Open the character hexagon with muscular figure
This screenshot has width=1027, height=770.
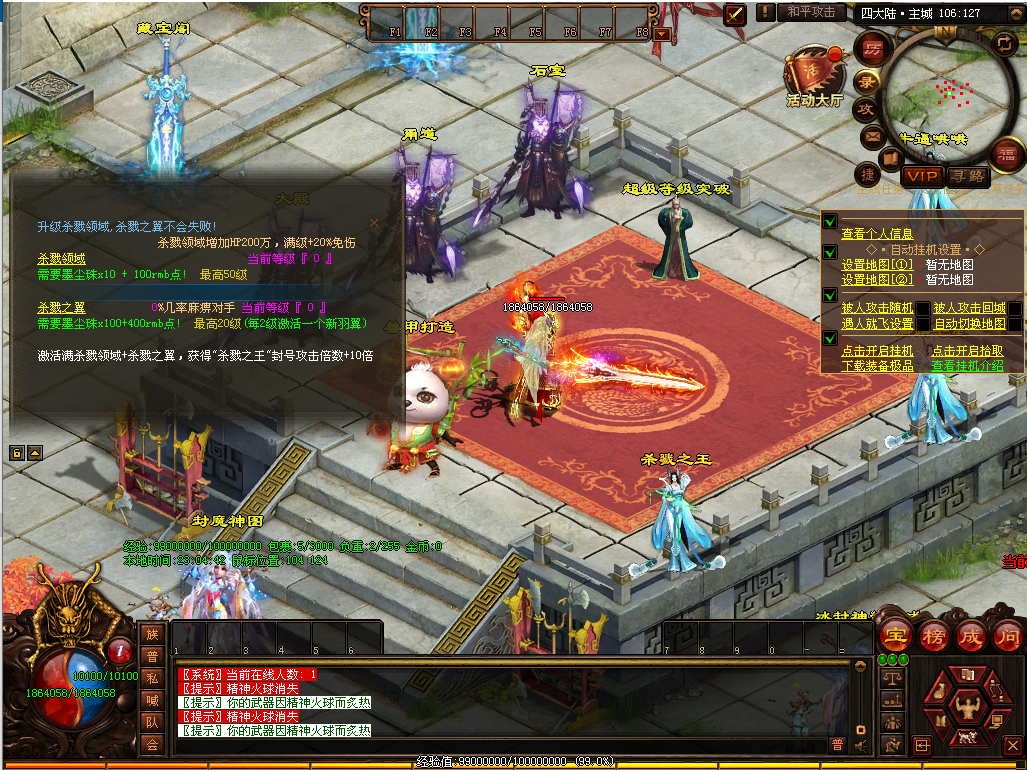click(967, 709)
